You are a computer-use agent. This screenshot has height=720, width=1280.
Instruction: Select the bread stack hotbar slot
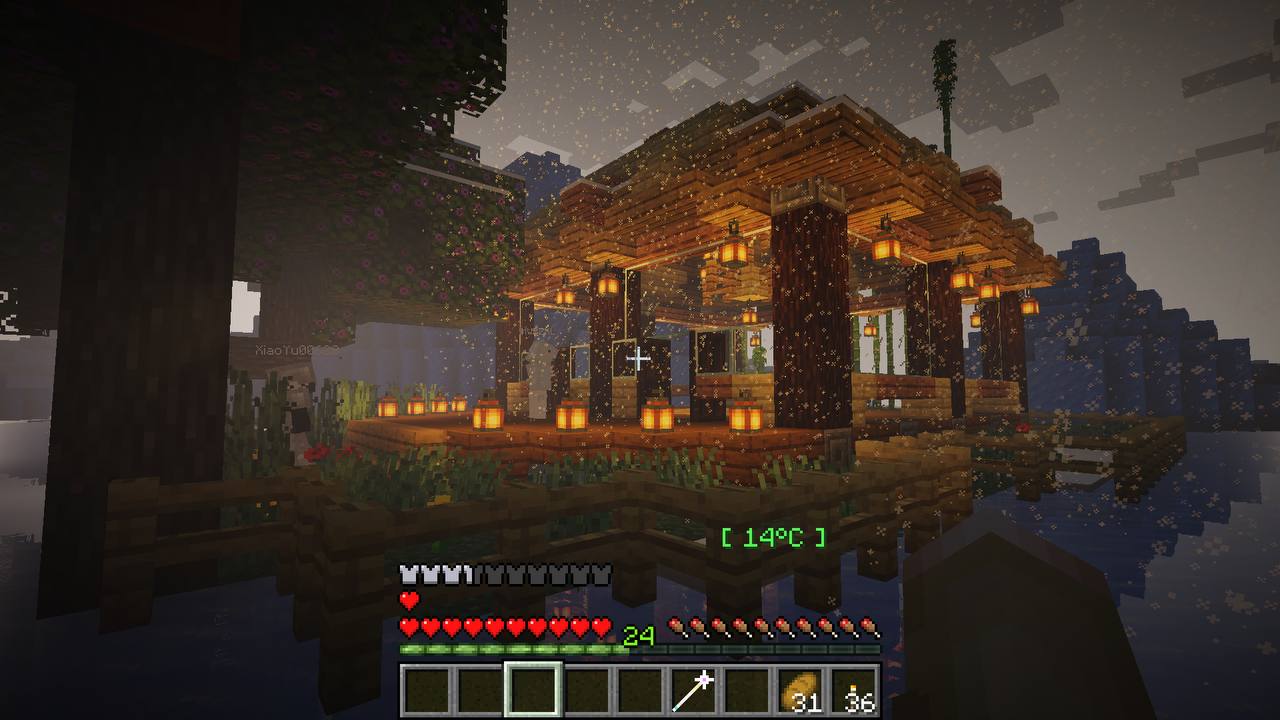[x=802, y=691]
